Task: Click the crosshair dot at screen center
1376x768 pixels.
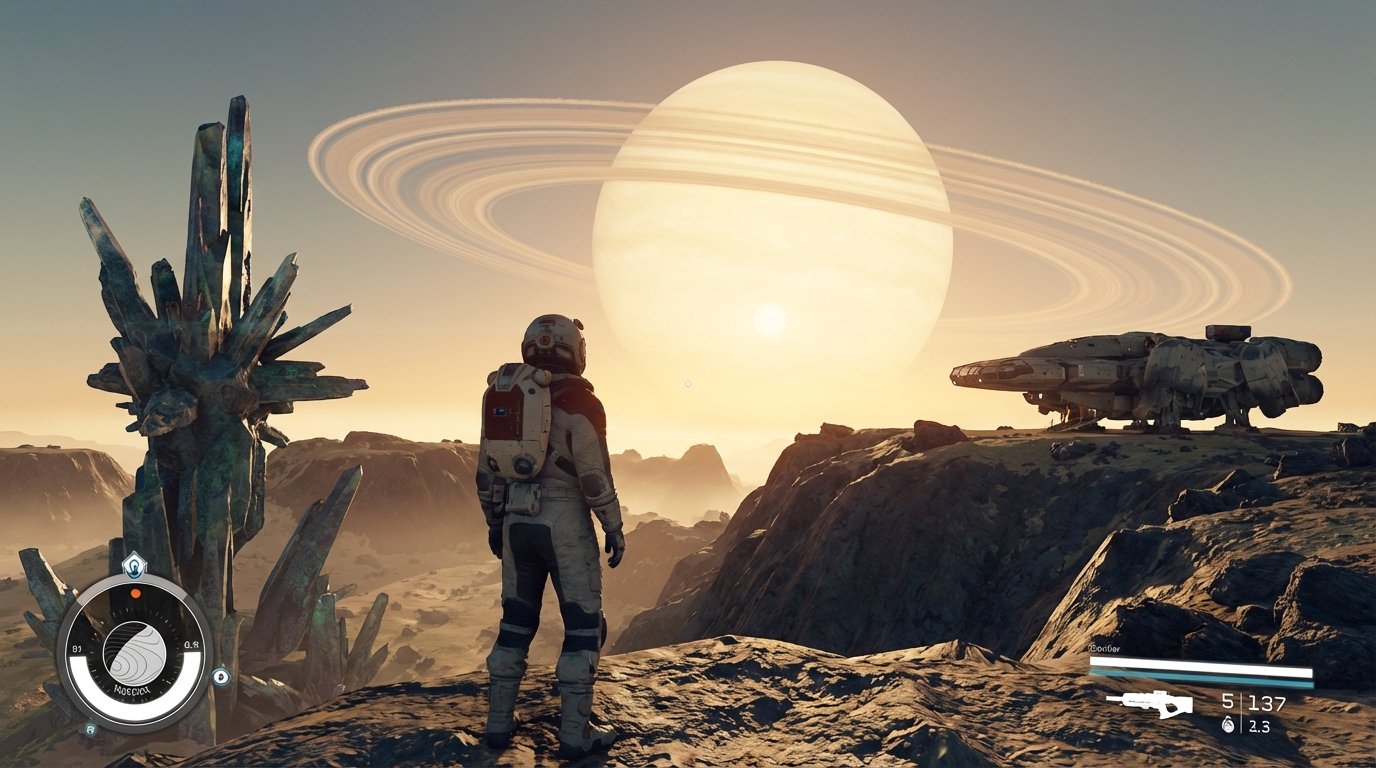Action: pos(688,384)
